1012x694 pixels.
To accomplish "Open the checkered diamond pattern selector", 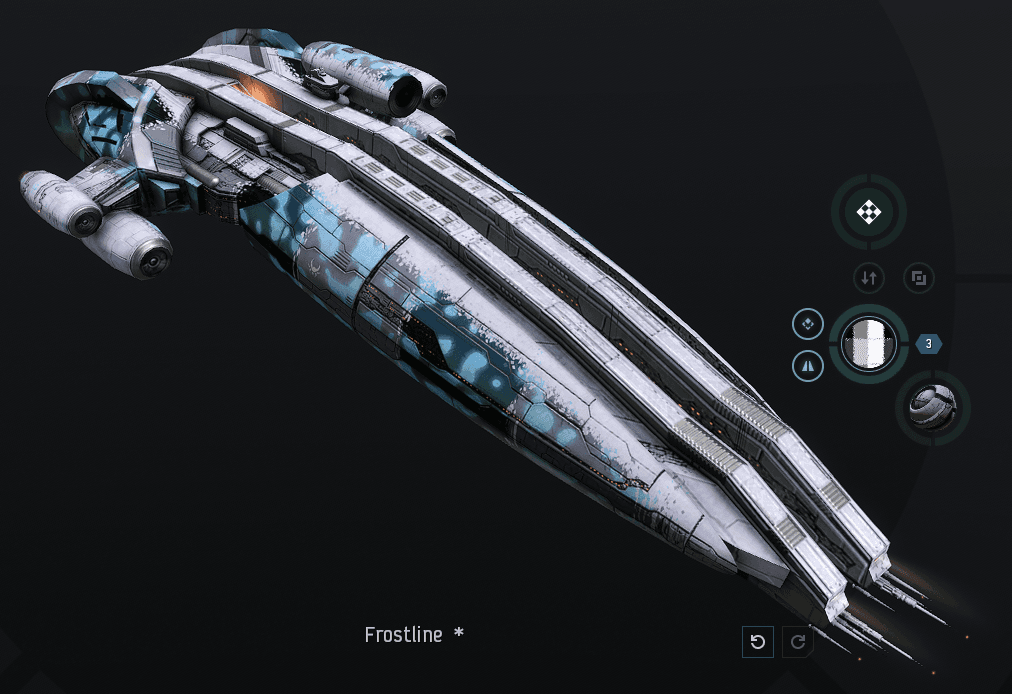I will tap(869, 212).
